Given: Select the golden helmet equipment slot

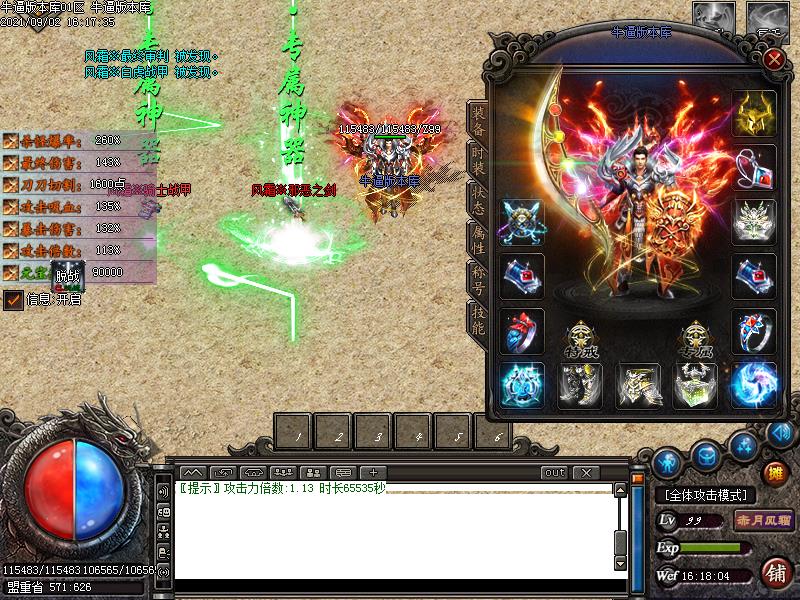Looking at the screenshot, I should click(754, 114).
